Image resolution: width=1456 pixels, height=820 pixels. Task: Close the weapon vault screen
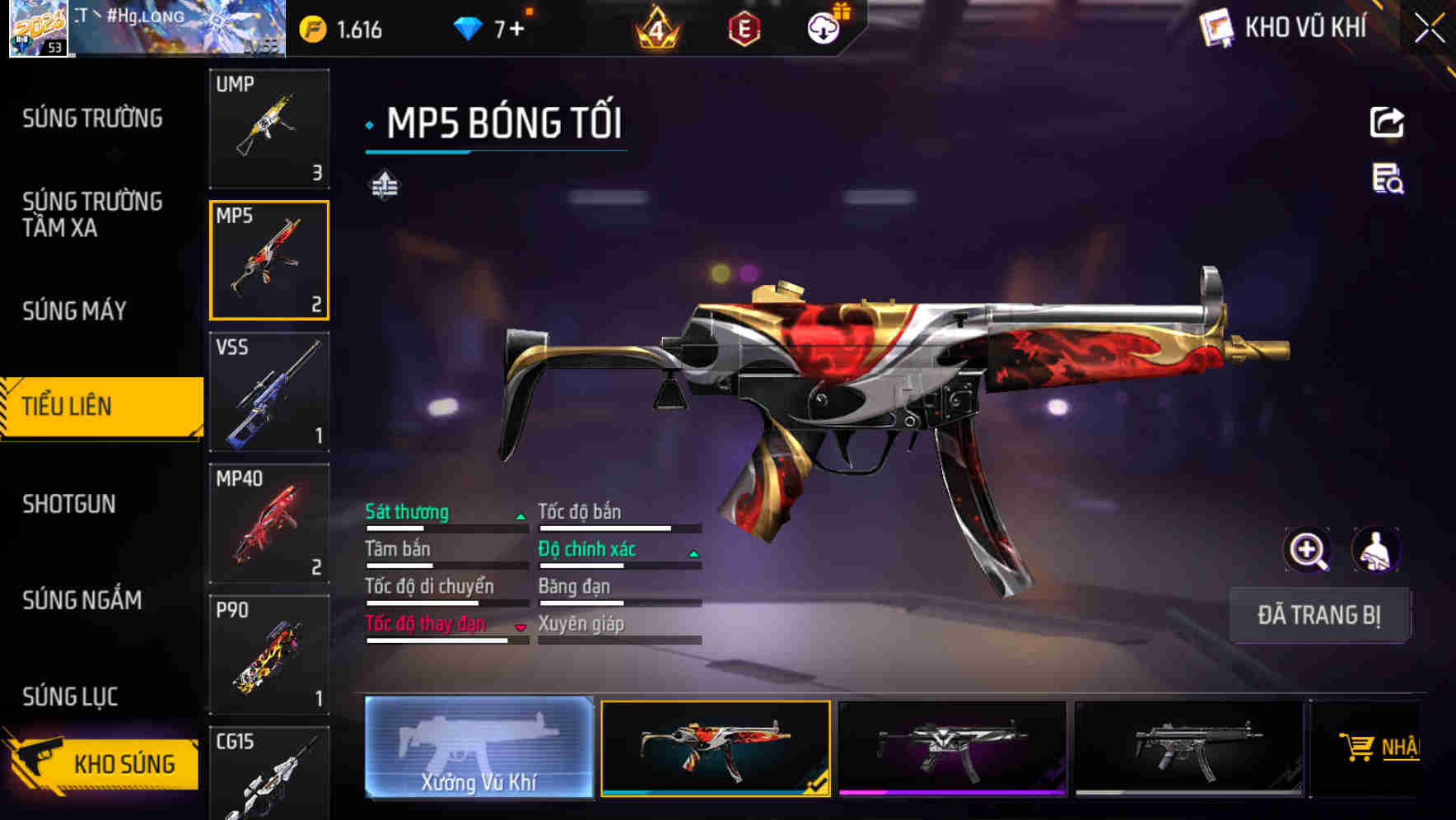[1429, 29]
